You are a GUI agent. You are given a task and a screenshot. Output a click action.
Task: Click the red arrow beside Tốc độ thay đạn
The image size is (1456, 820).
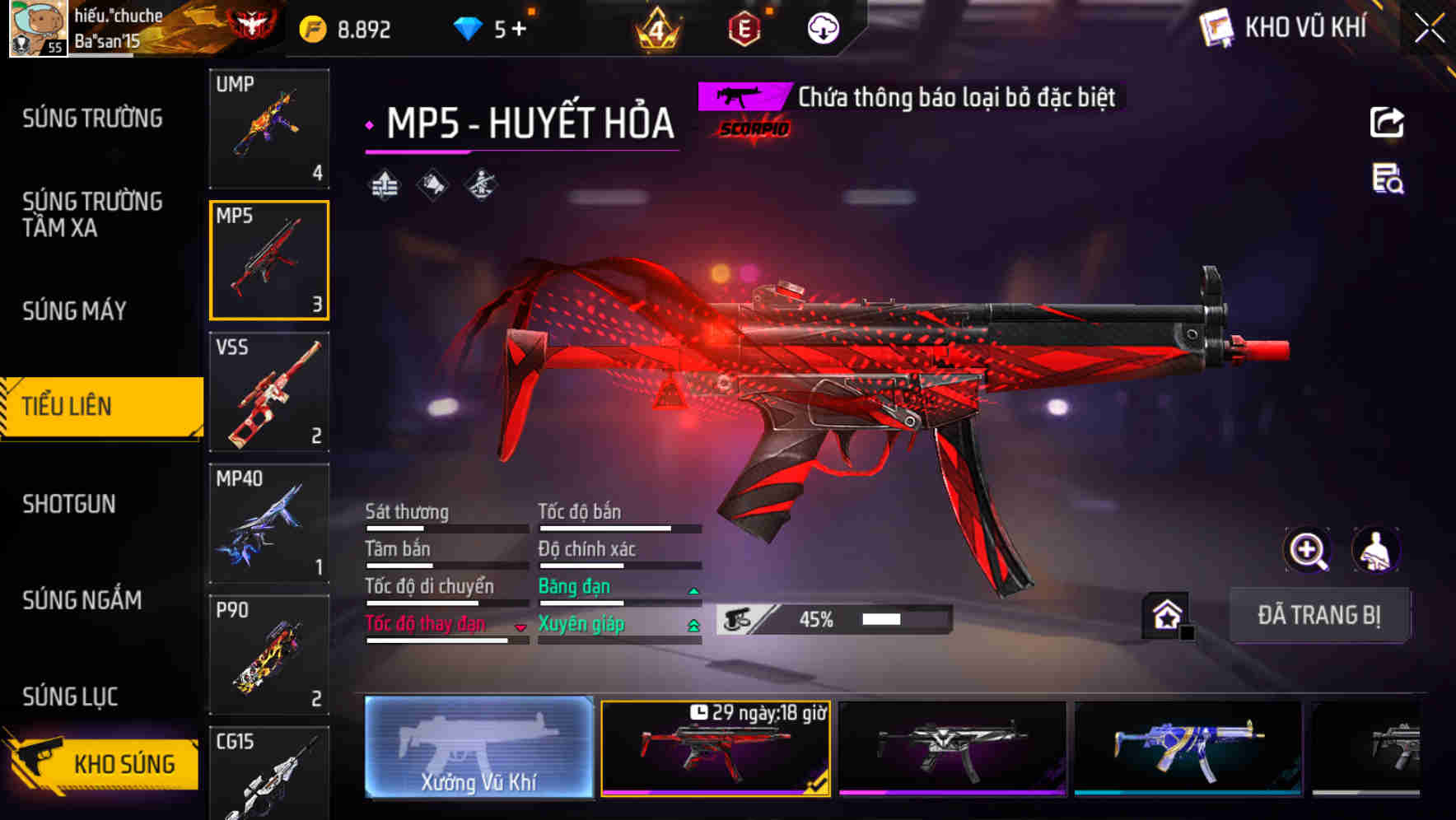click(x=520, y=628)
